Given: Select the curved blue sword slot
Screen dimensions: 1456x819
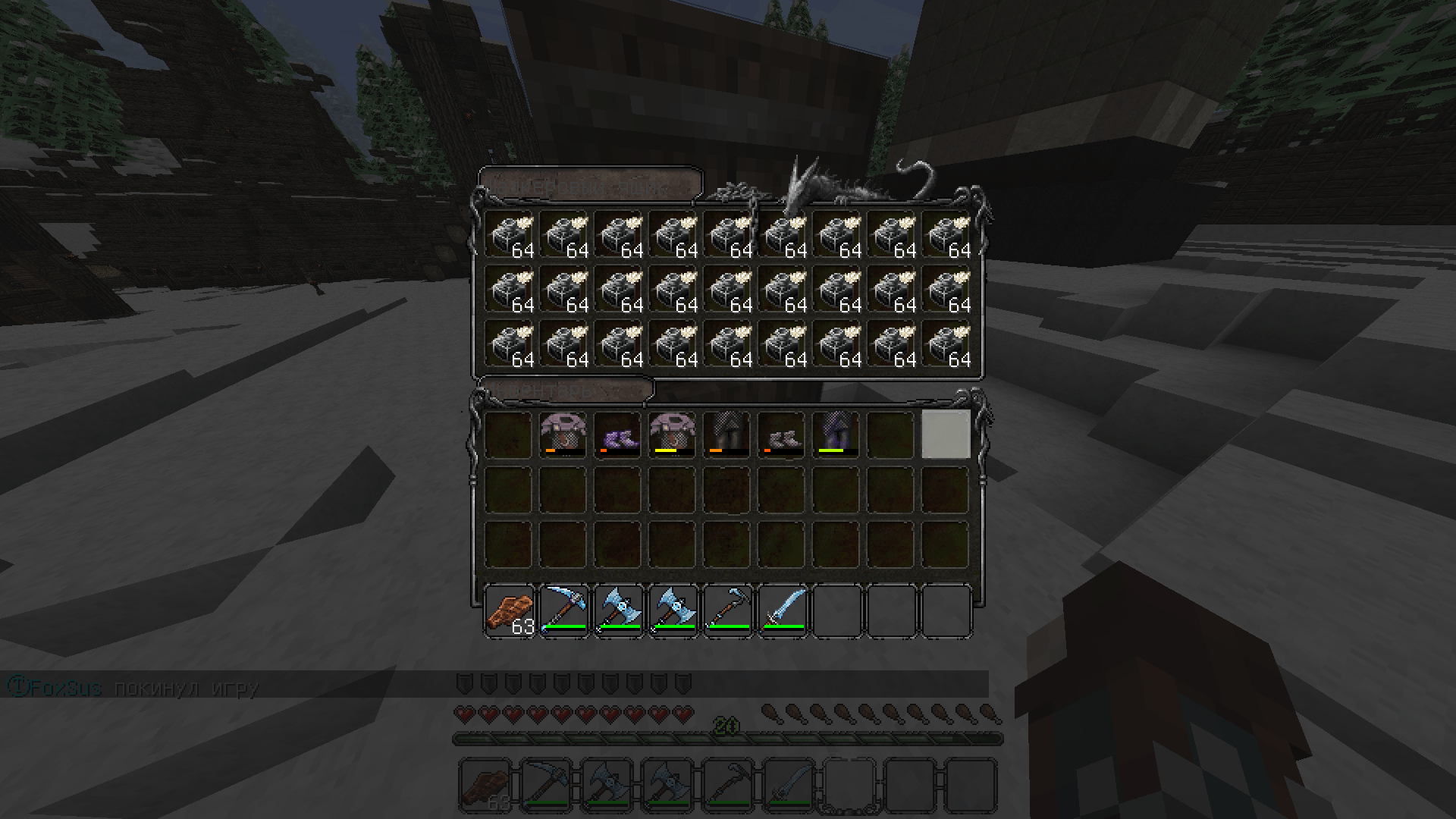Looking at the screenshot, I should (781, 610).
